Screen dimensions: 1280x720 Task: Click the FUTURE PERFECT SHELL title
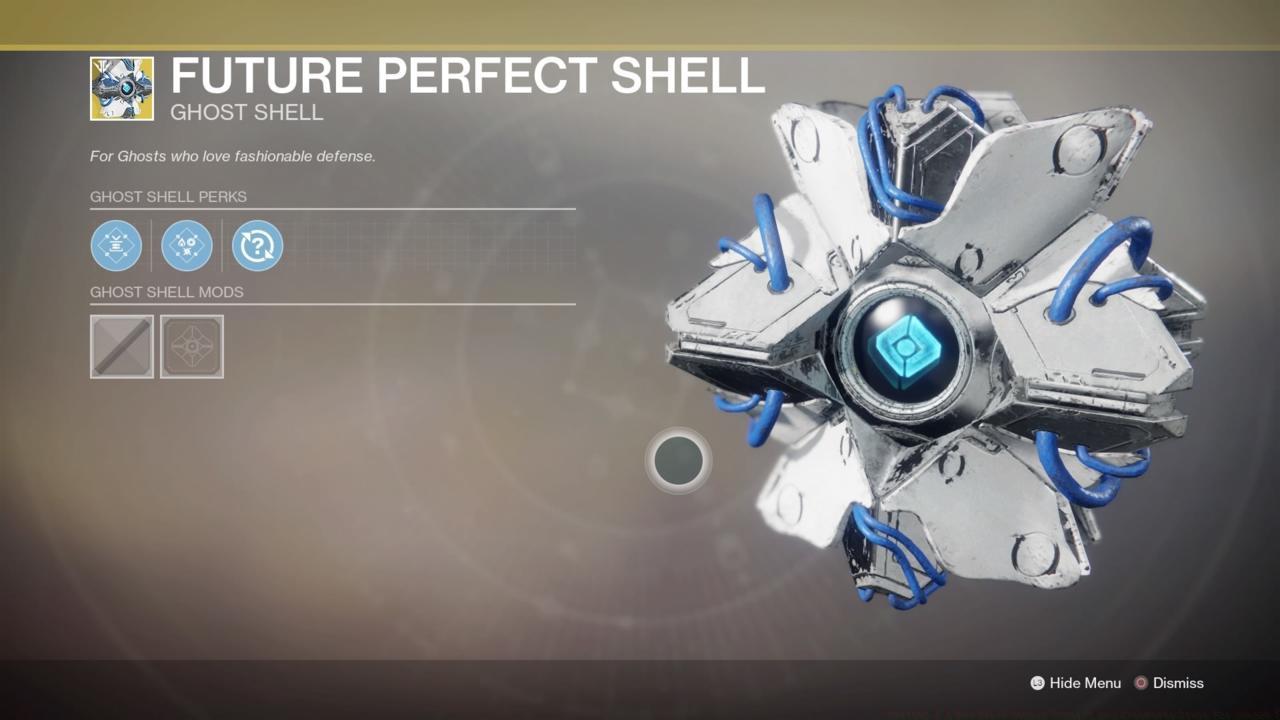468,75
